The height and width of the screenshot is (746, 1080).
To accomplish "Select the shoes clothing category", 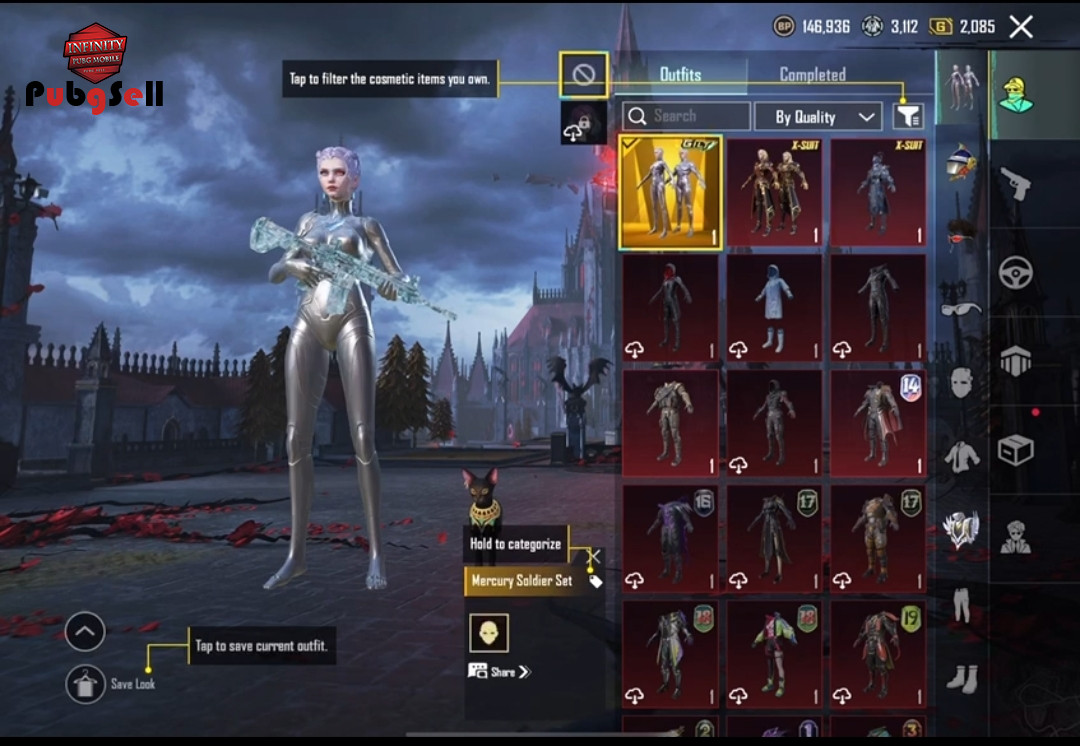I will pos(962,679).
